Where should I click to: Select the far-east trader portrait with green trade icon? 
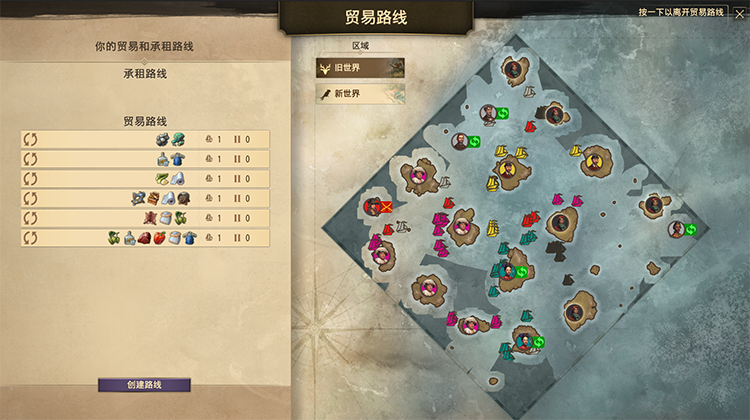tap(677, 229)
